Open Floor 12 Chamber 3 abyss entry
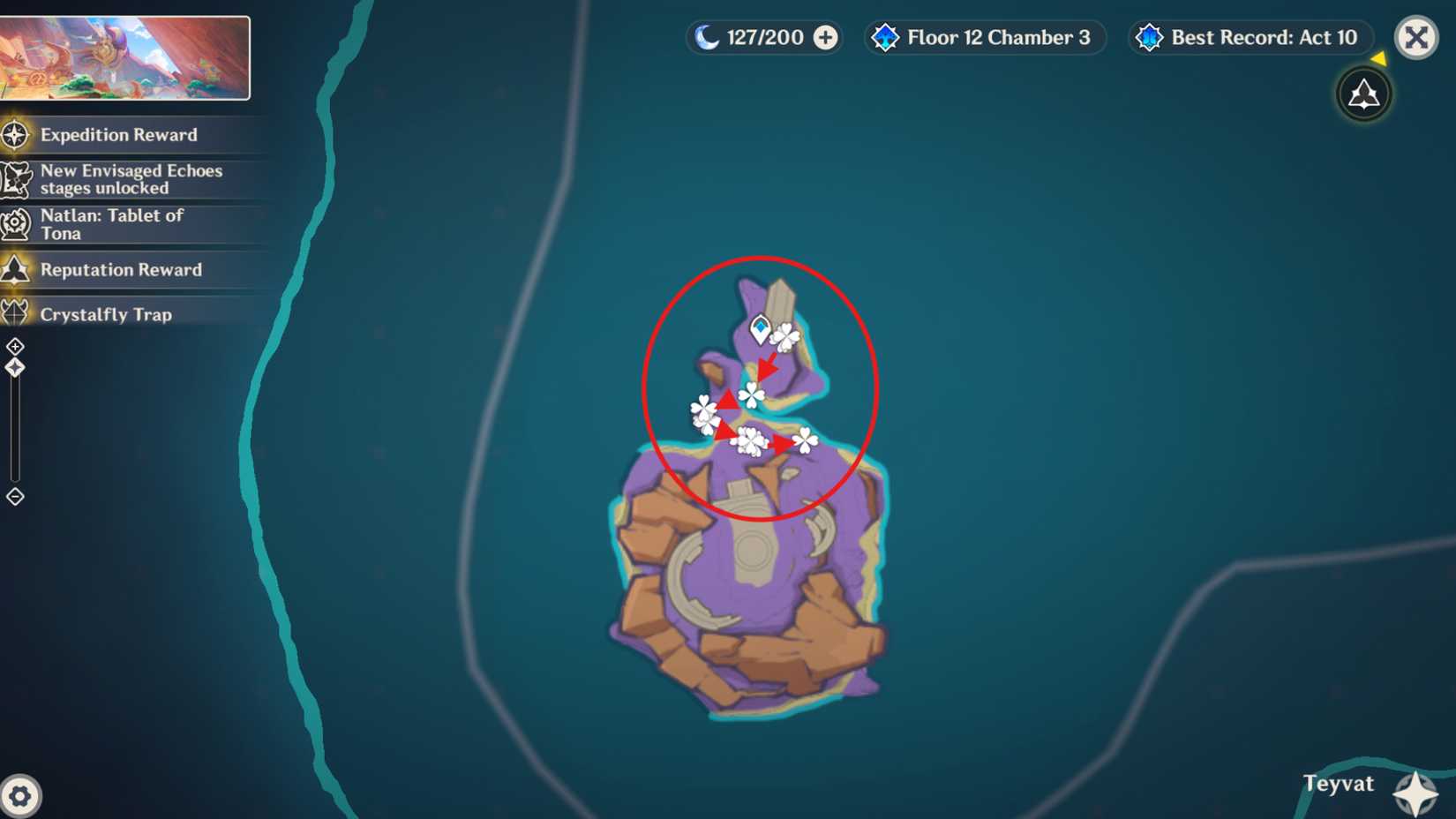Image resolution: width=1456 pixels, height=819 pixels. pos(984,38)
